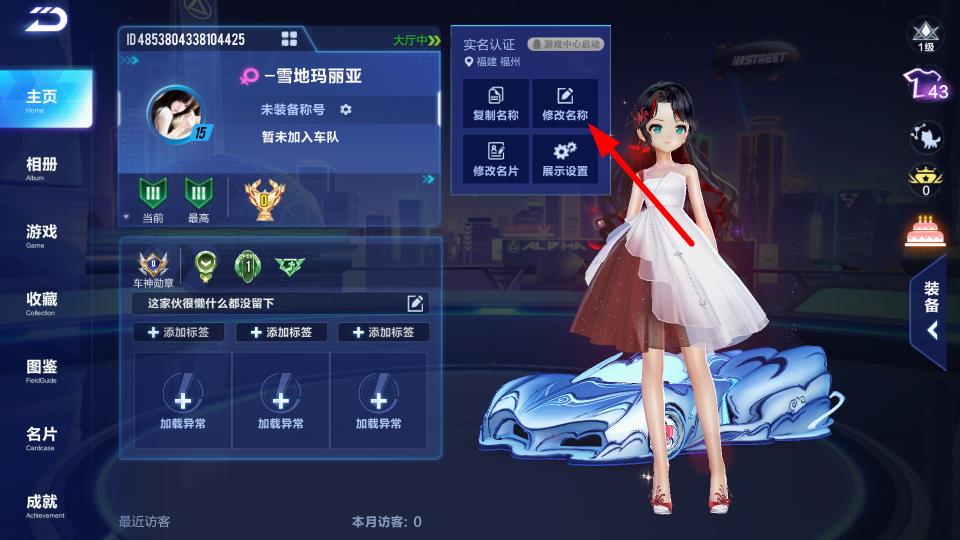
Task: Click the back arrow logo button
Action: tap(44, 19)
